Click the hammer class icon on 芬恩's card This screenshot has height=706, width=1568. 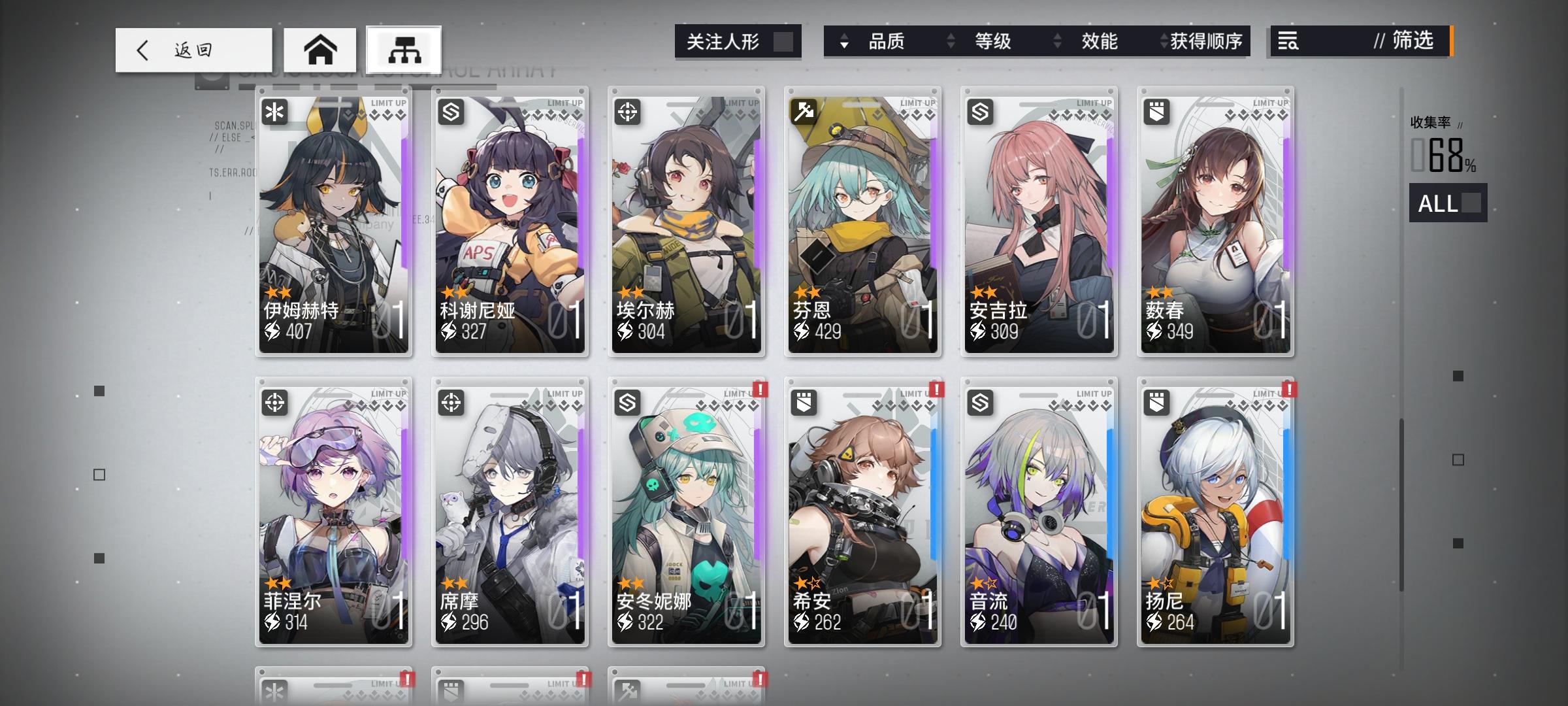tap(806, 112)
